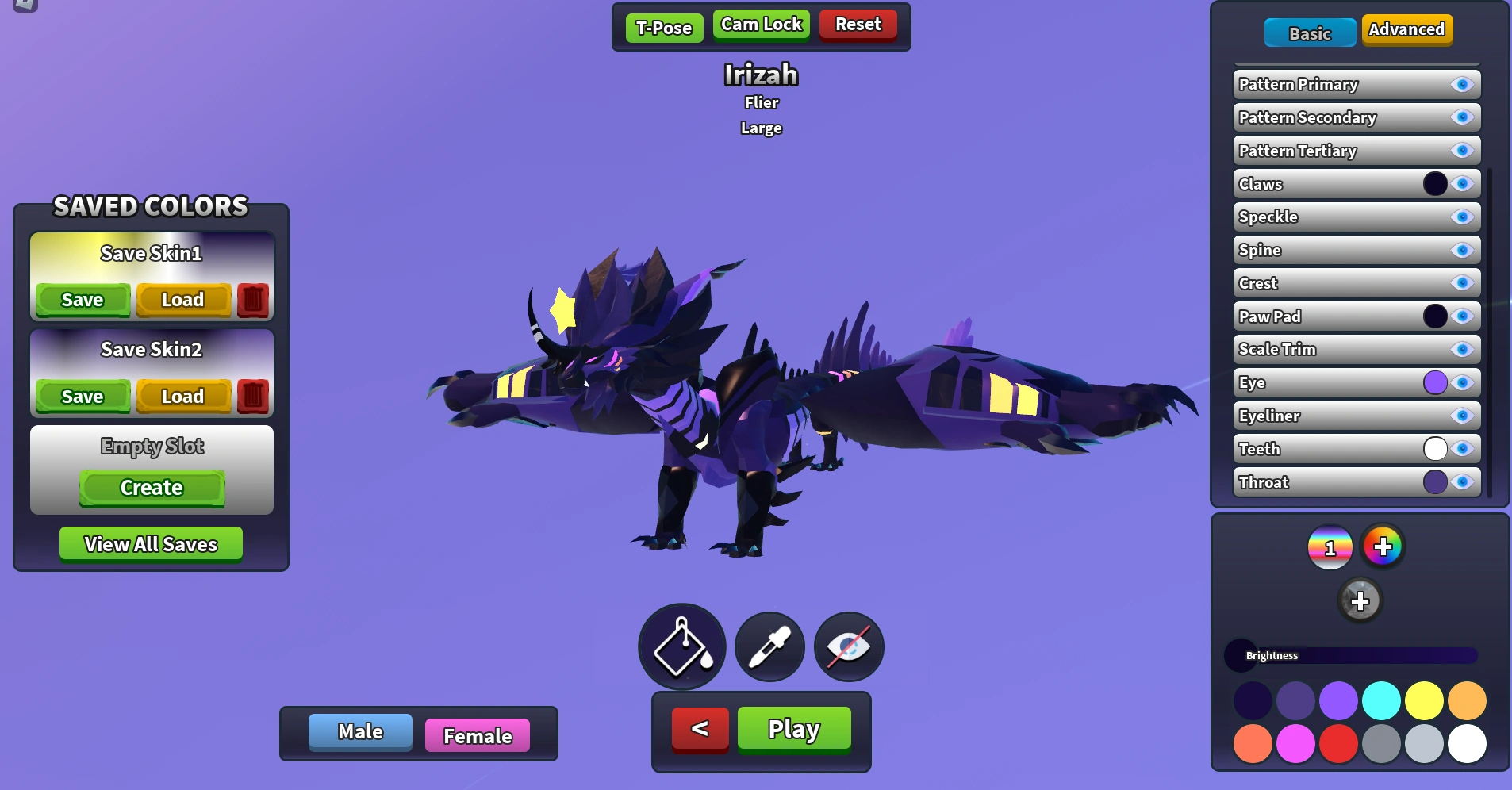
Task: Select the paint bucket fill tool
Action: tap(681, 646)
